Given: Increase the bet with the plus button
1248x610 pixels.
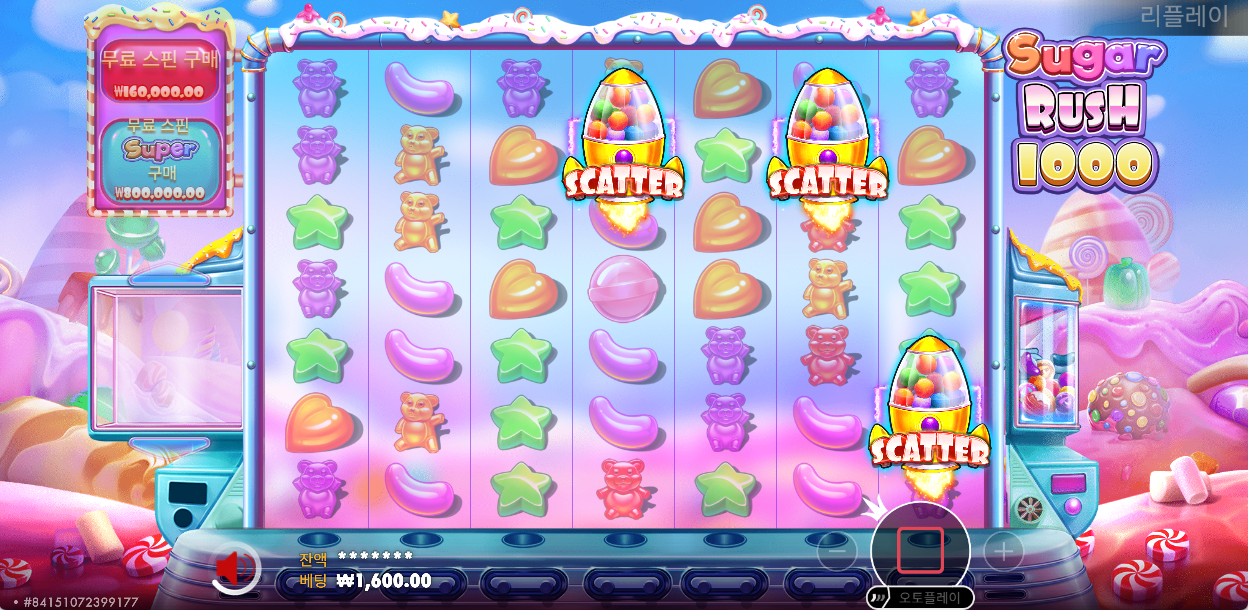Looking at the screenshot, I should tap(1003, 550).
